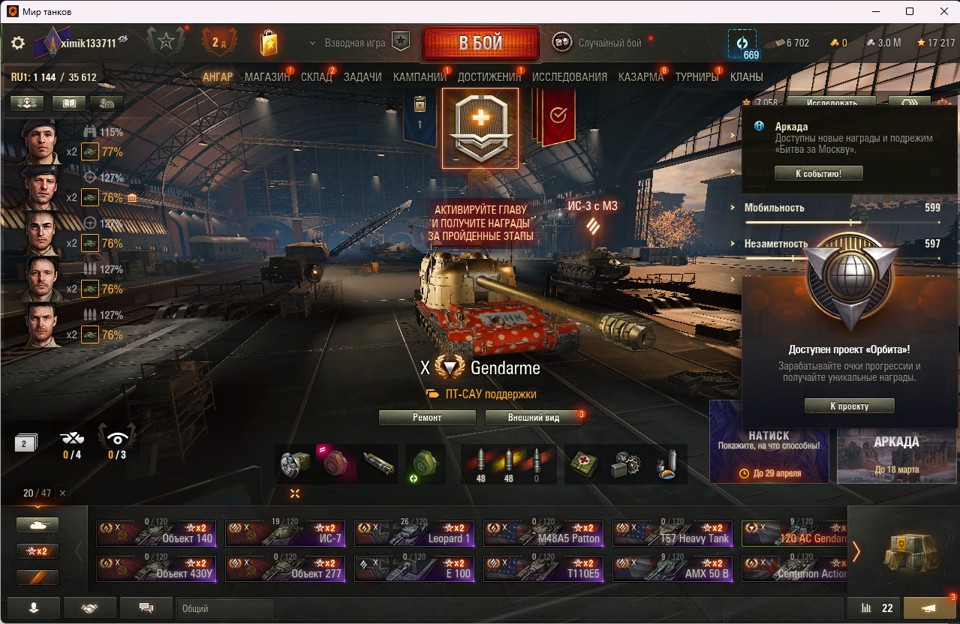Open the settings gear icon
960x624 pixels.
point(18,43)
